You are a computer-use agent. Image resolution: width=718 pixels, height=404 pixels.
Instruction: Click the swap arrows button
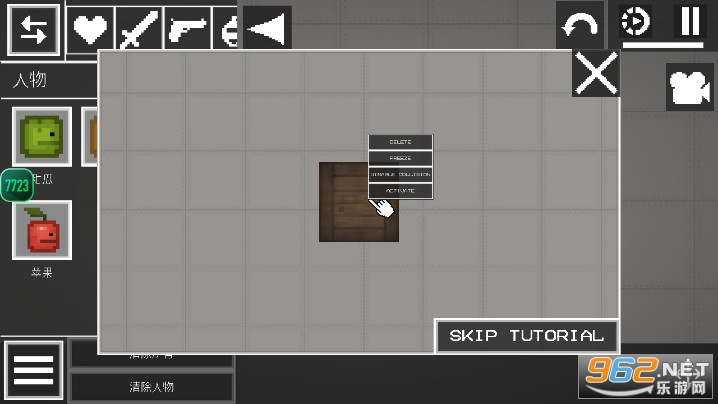tap(33, 30)
